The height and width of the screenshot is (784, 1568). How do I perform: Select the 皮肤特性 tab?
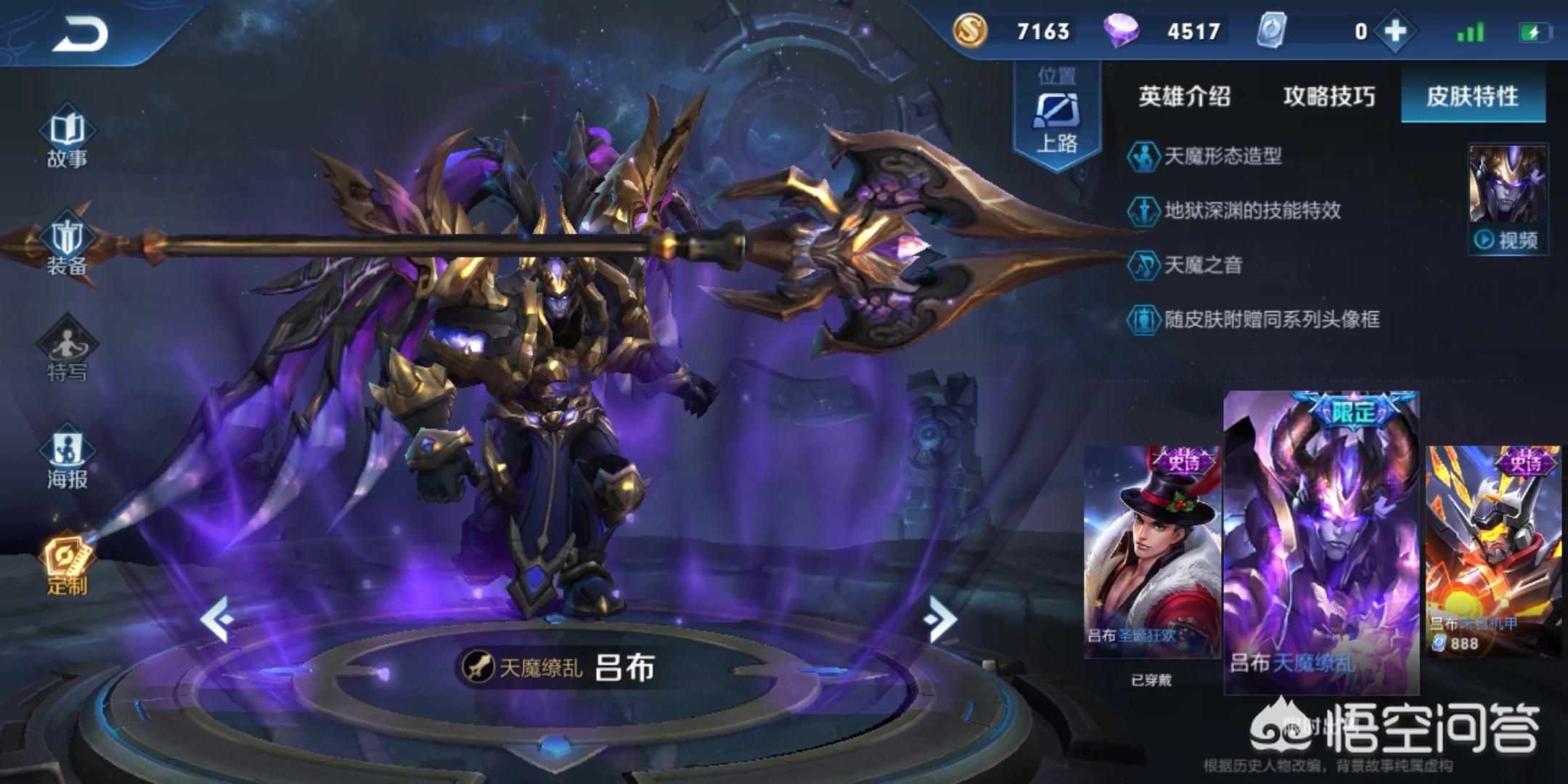click(1472, 97)
